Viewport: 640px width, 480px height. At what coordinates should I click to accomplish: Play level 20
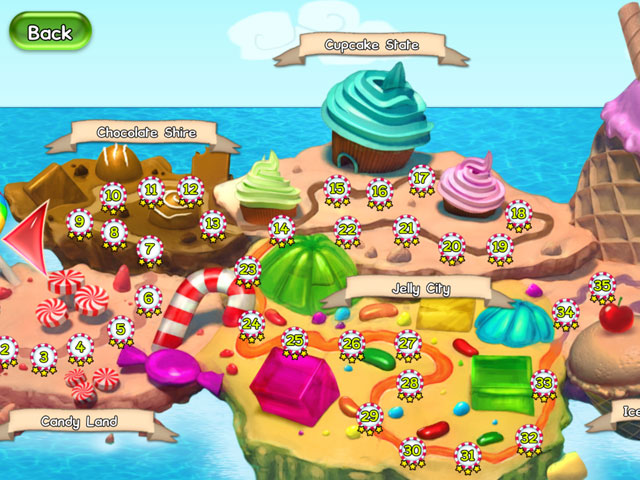click(452, 246)
